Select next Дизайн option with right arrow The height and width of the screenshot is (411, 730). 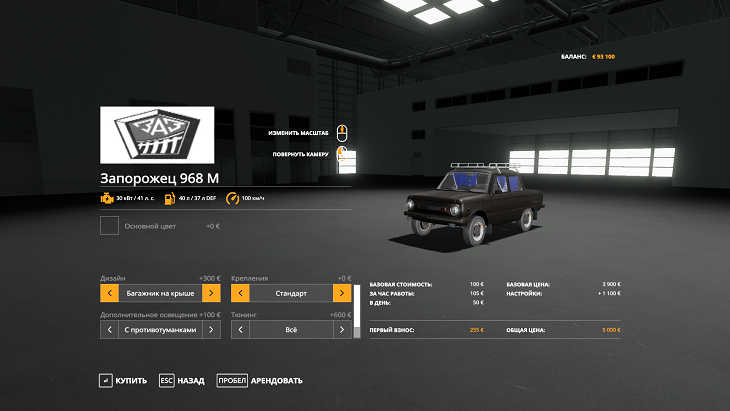[x=211, y=293]
